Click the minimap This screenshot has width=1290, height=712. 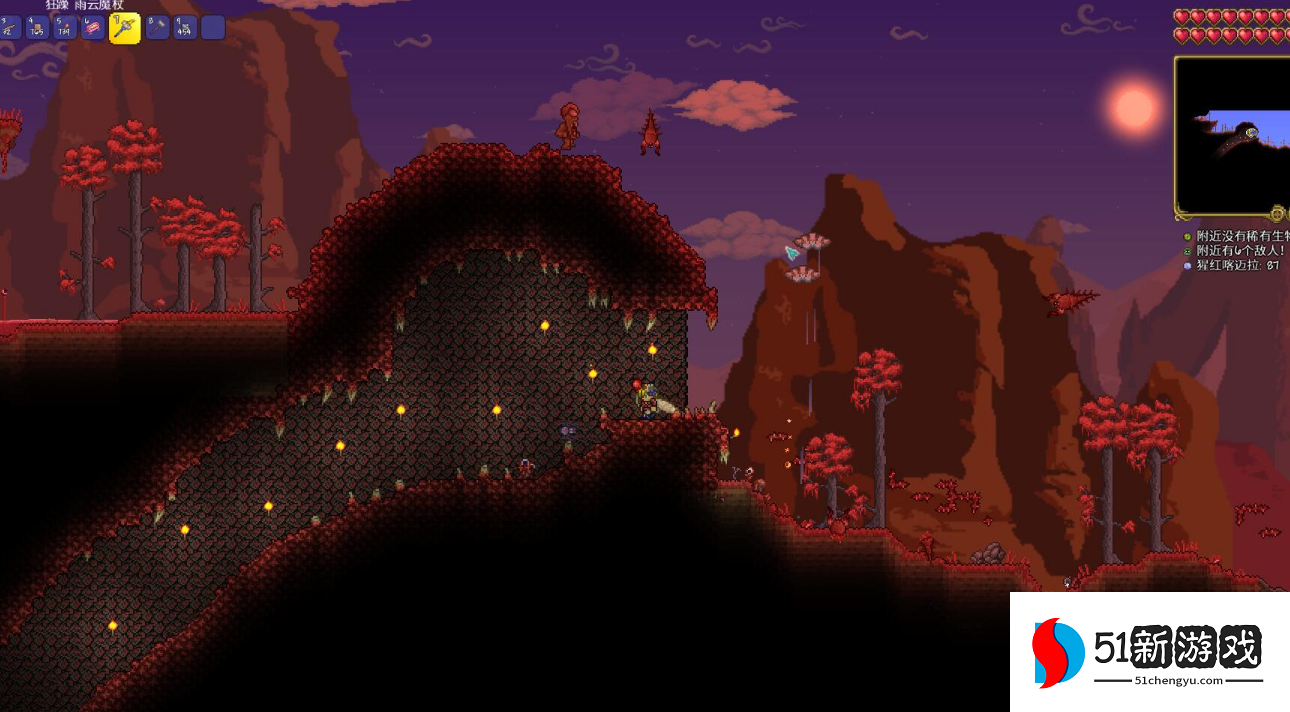[1233, 136]
